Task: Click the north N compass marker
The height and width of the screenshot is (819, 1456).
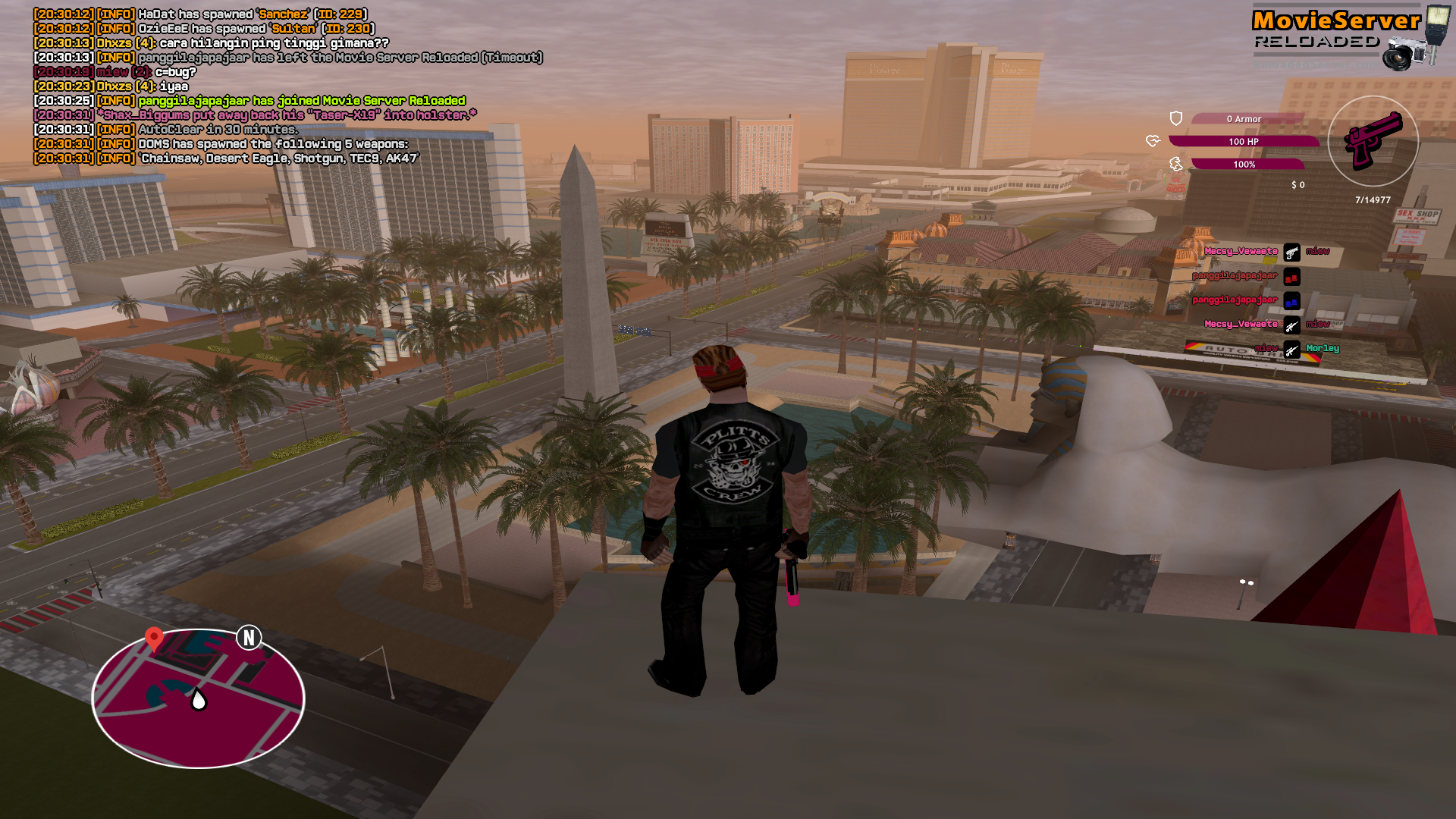Action: (249, 638)
